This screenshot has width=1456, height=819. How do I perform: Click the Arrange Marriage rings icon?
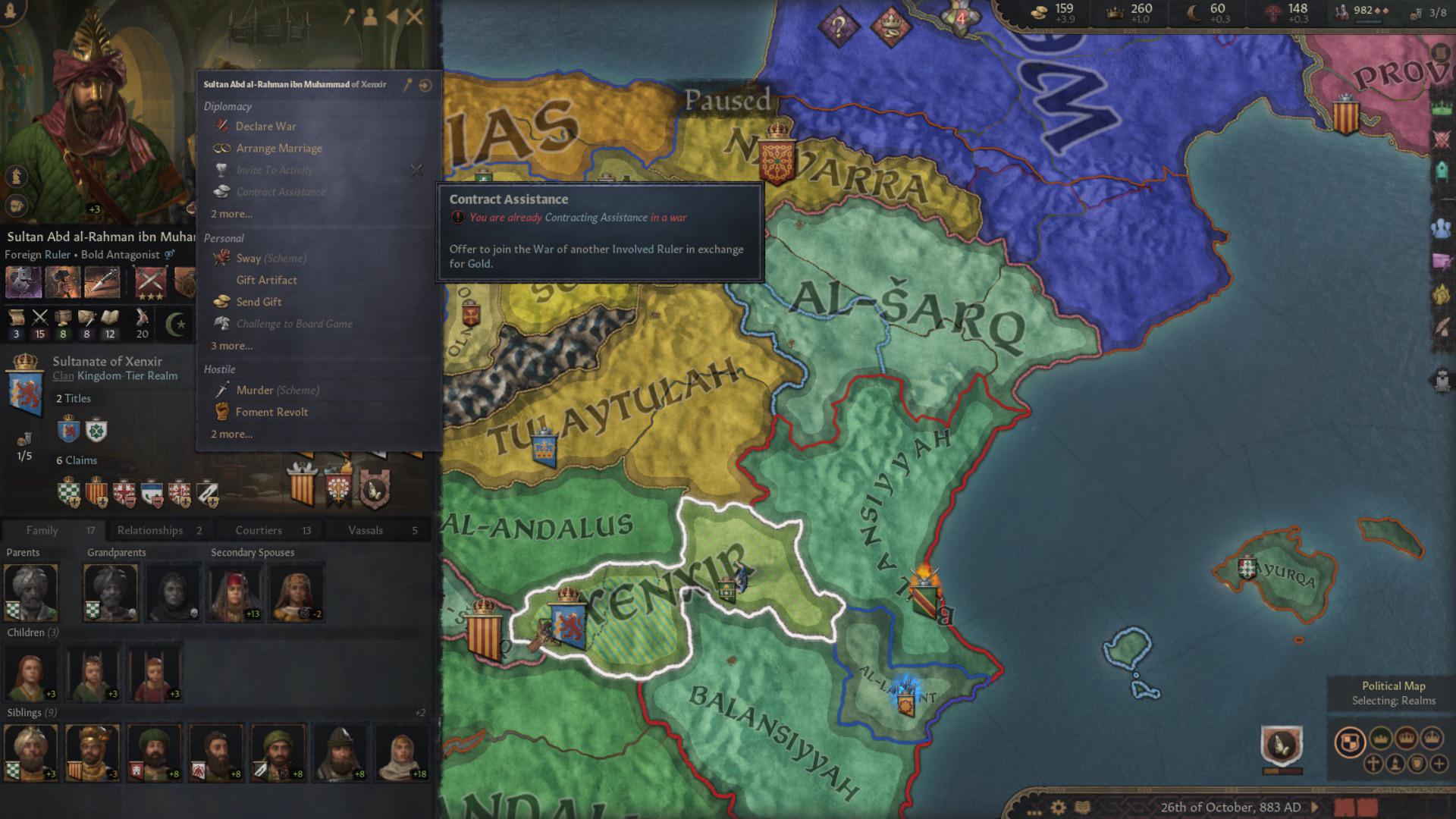click(x=222, y=148)
